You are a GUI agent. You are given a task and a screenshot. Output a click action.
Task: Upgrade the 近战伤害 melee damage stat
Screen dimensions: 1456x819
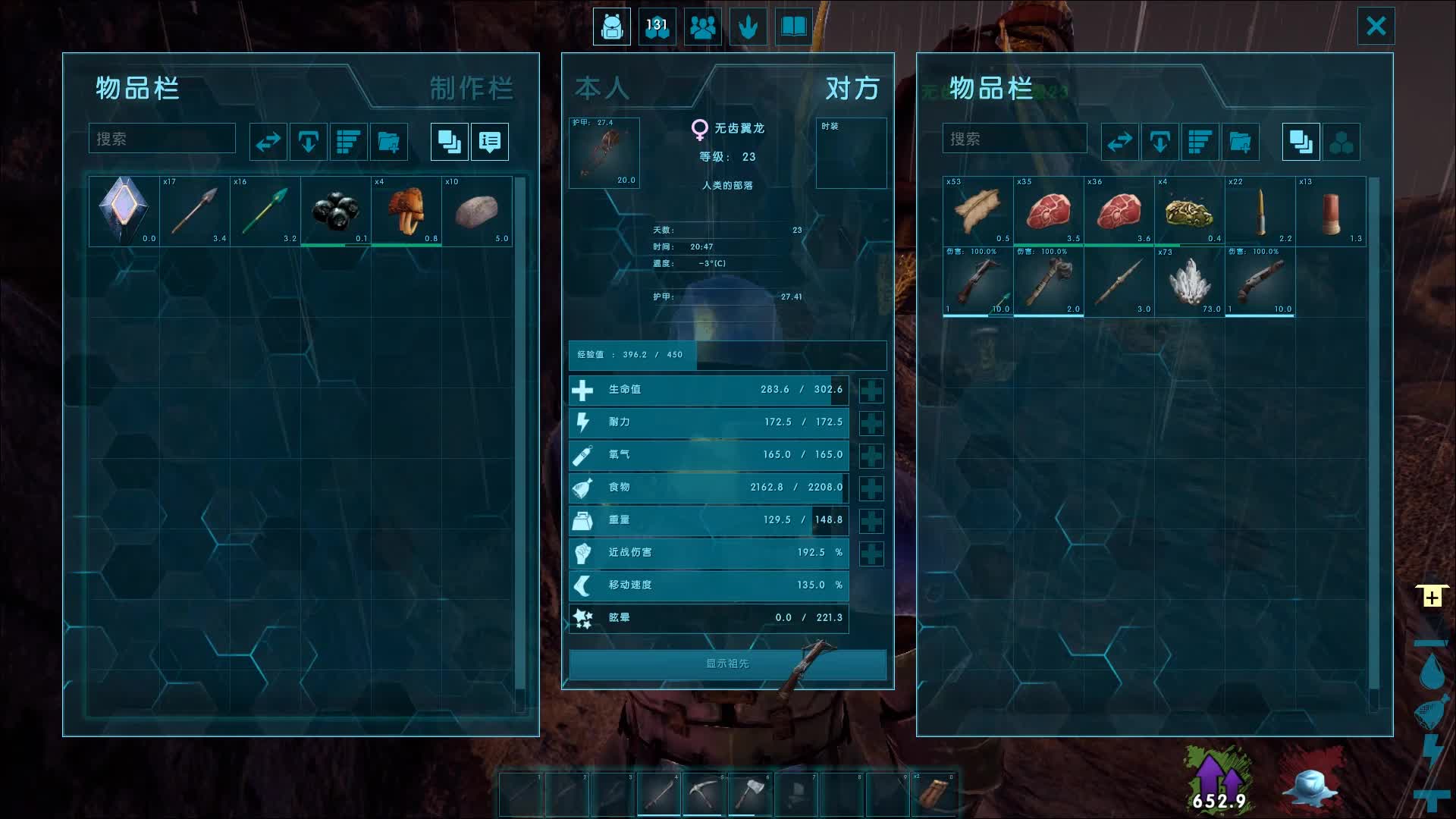(871, 554)
